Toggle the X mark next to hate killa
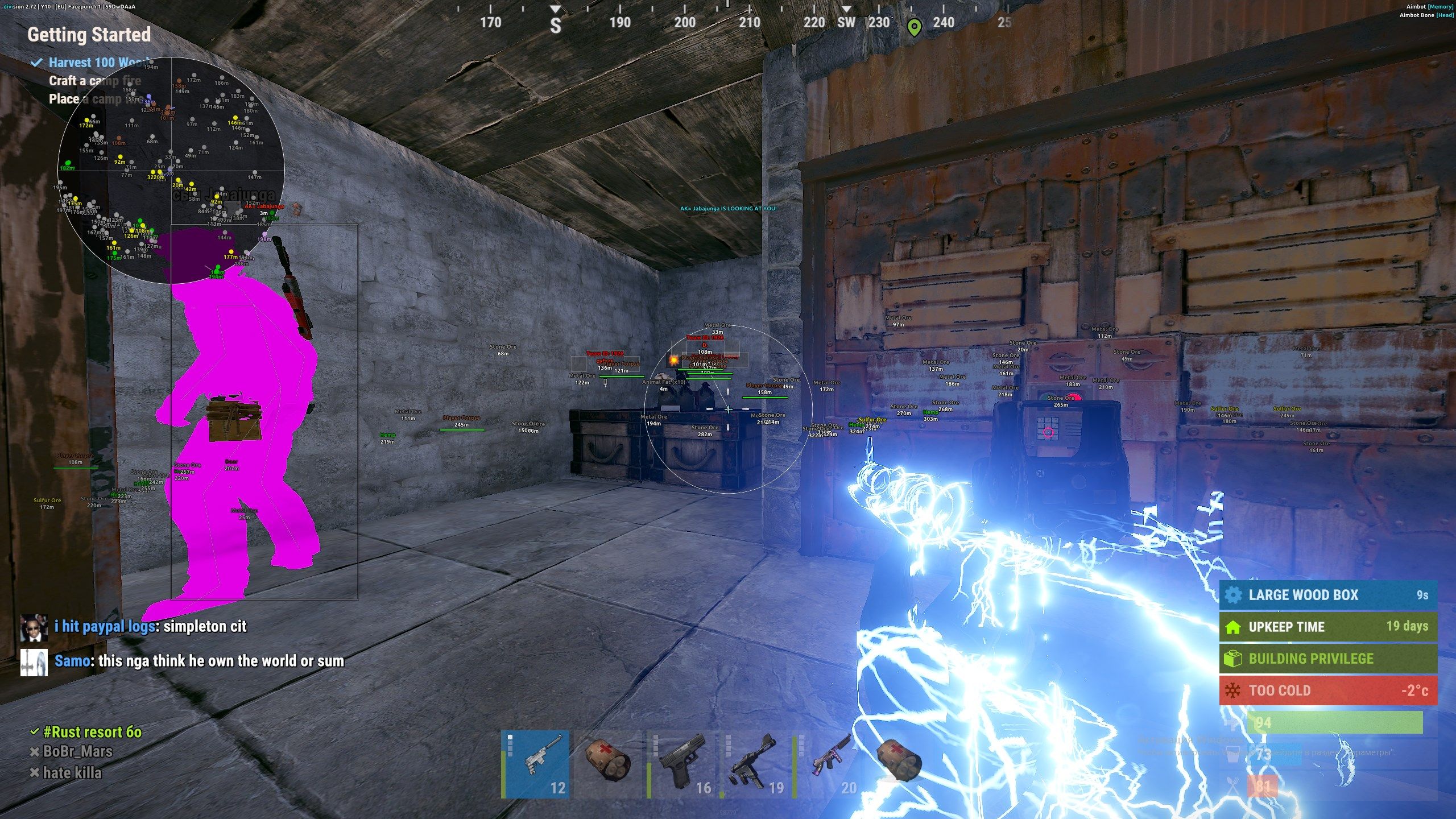Screen dimensions: 1456x819 pyautogui.click(x=35, y=772)
